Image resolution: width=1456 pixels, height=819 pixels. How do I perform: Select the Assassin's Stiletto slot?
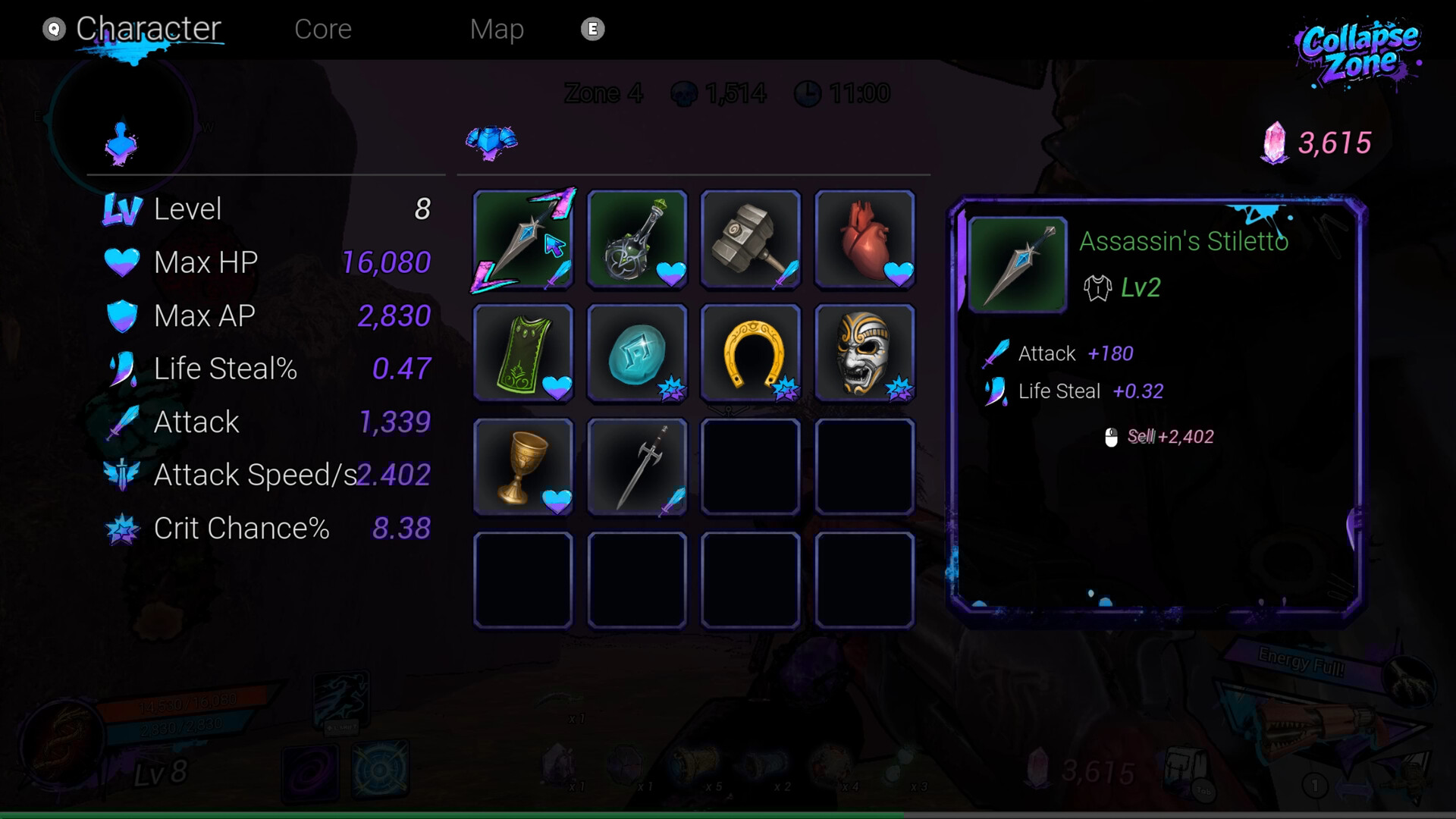(523, 240)
